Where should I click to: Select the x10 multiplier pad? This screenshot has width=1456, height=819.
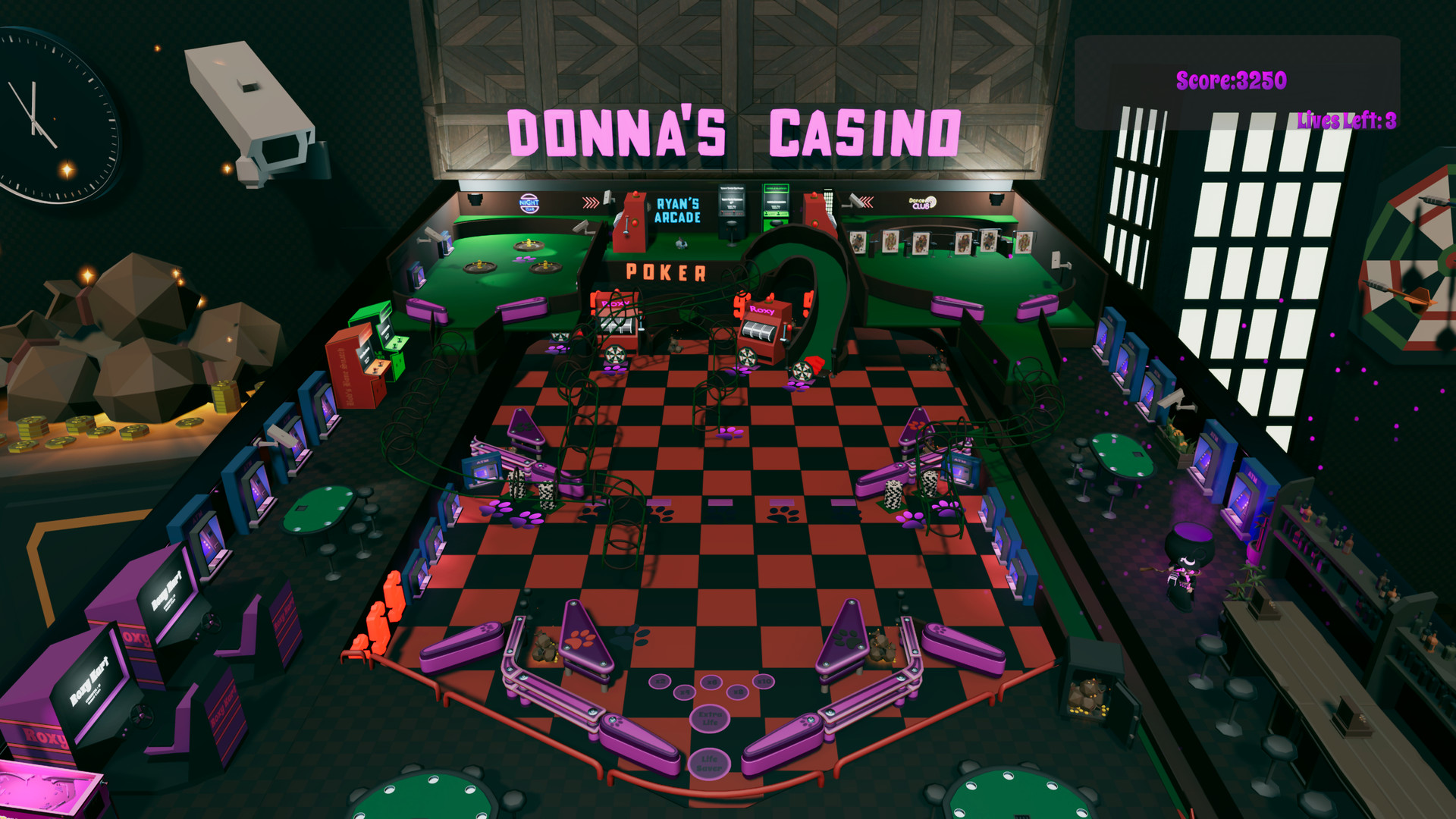[763, 682]
